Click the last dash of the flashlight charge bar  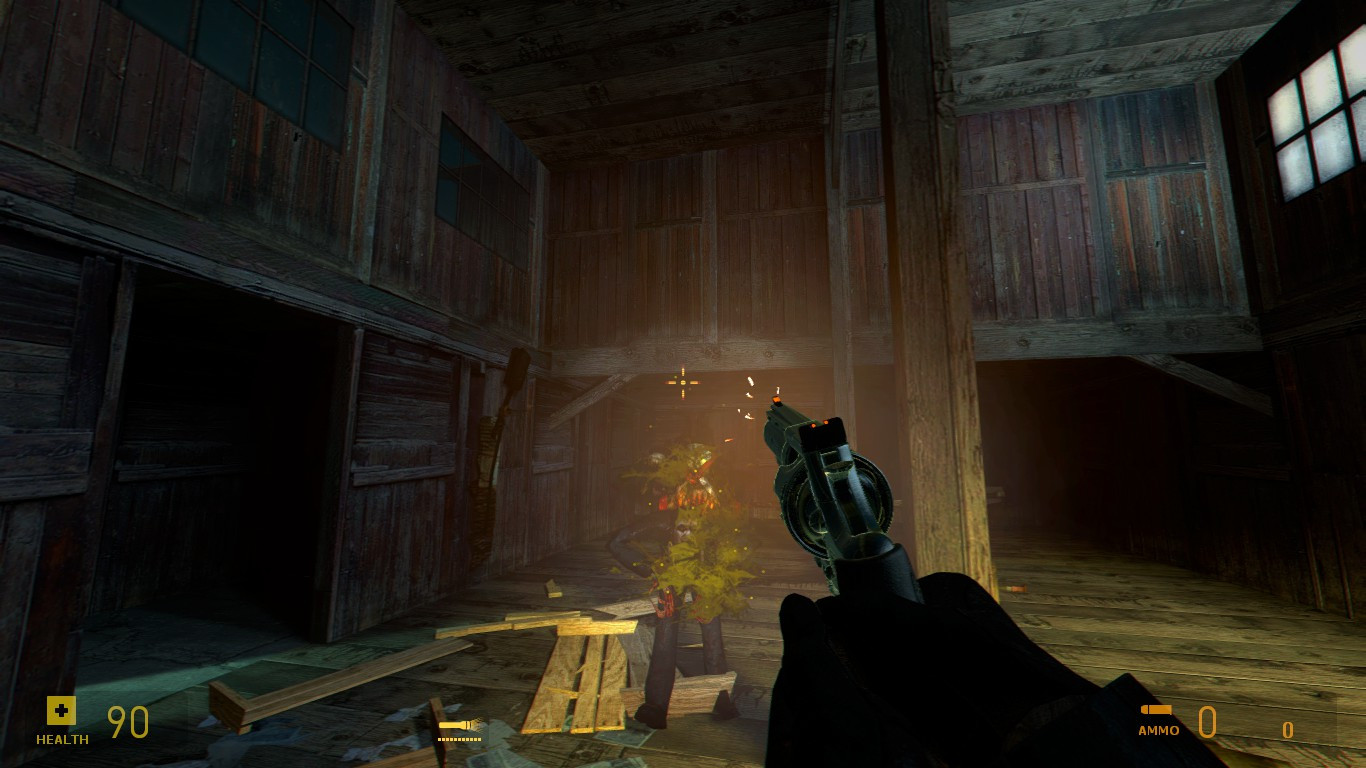click(x=481, y=738)
